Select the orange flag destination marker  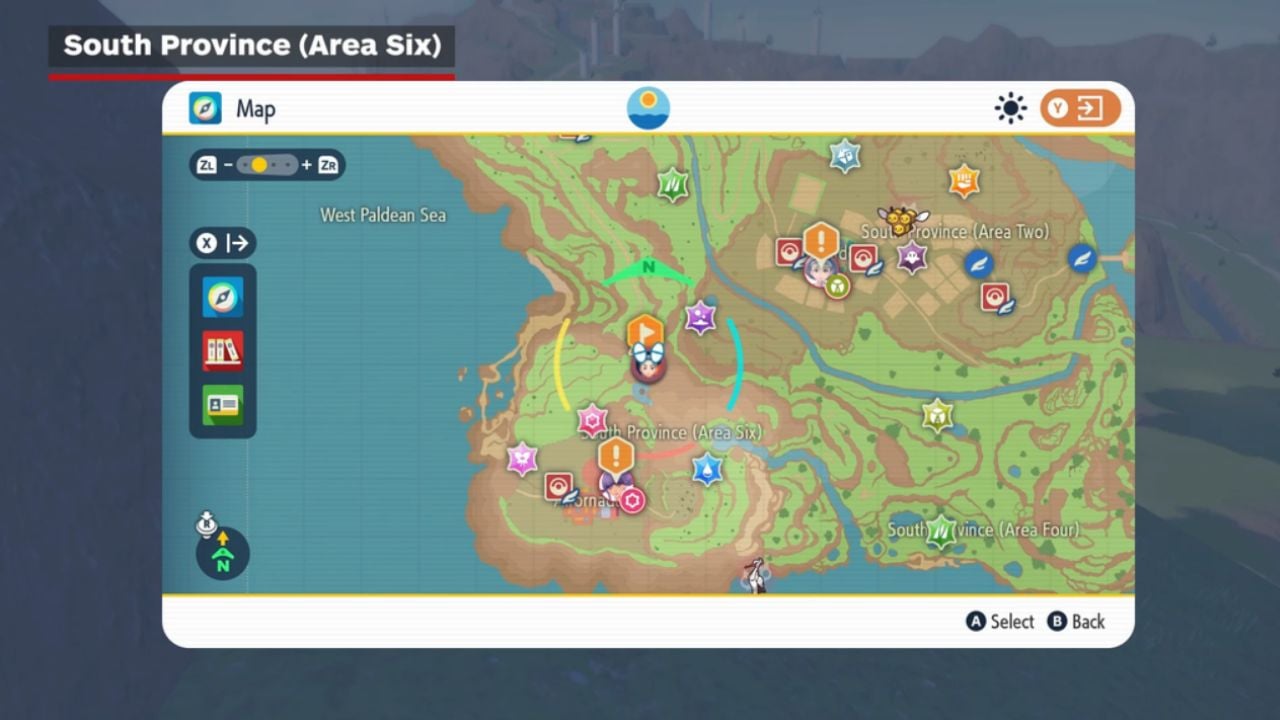point(645,332)
